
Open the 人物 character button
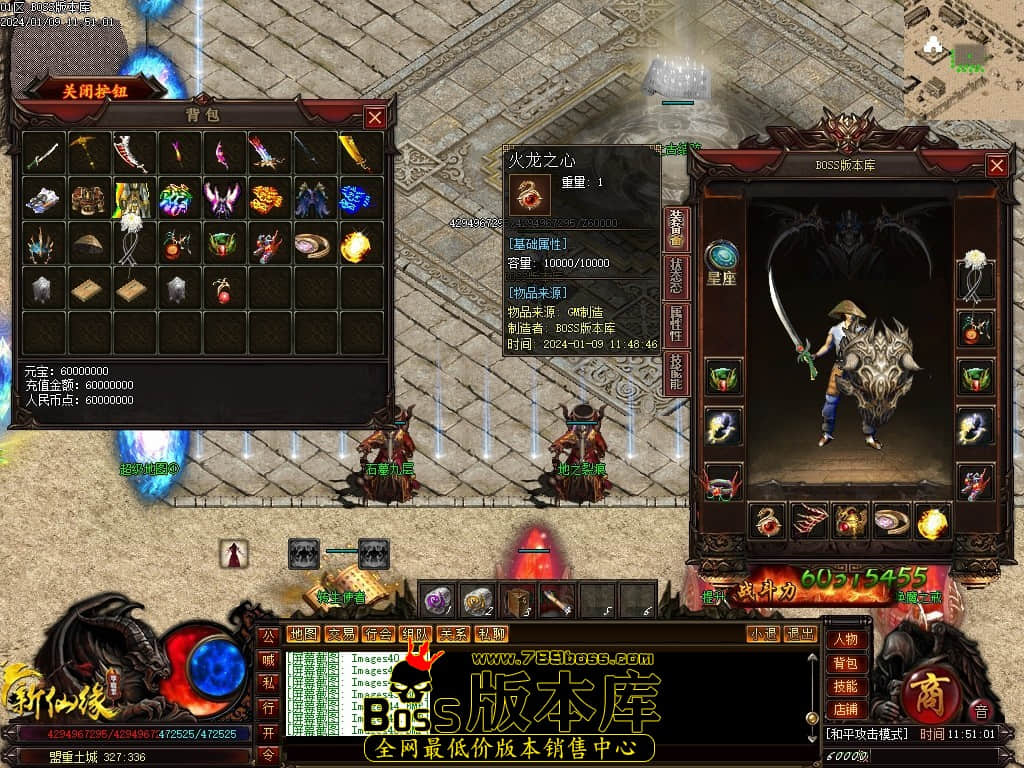click(845, 640)
